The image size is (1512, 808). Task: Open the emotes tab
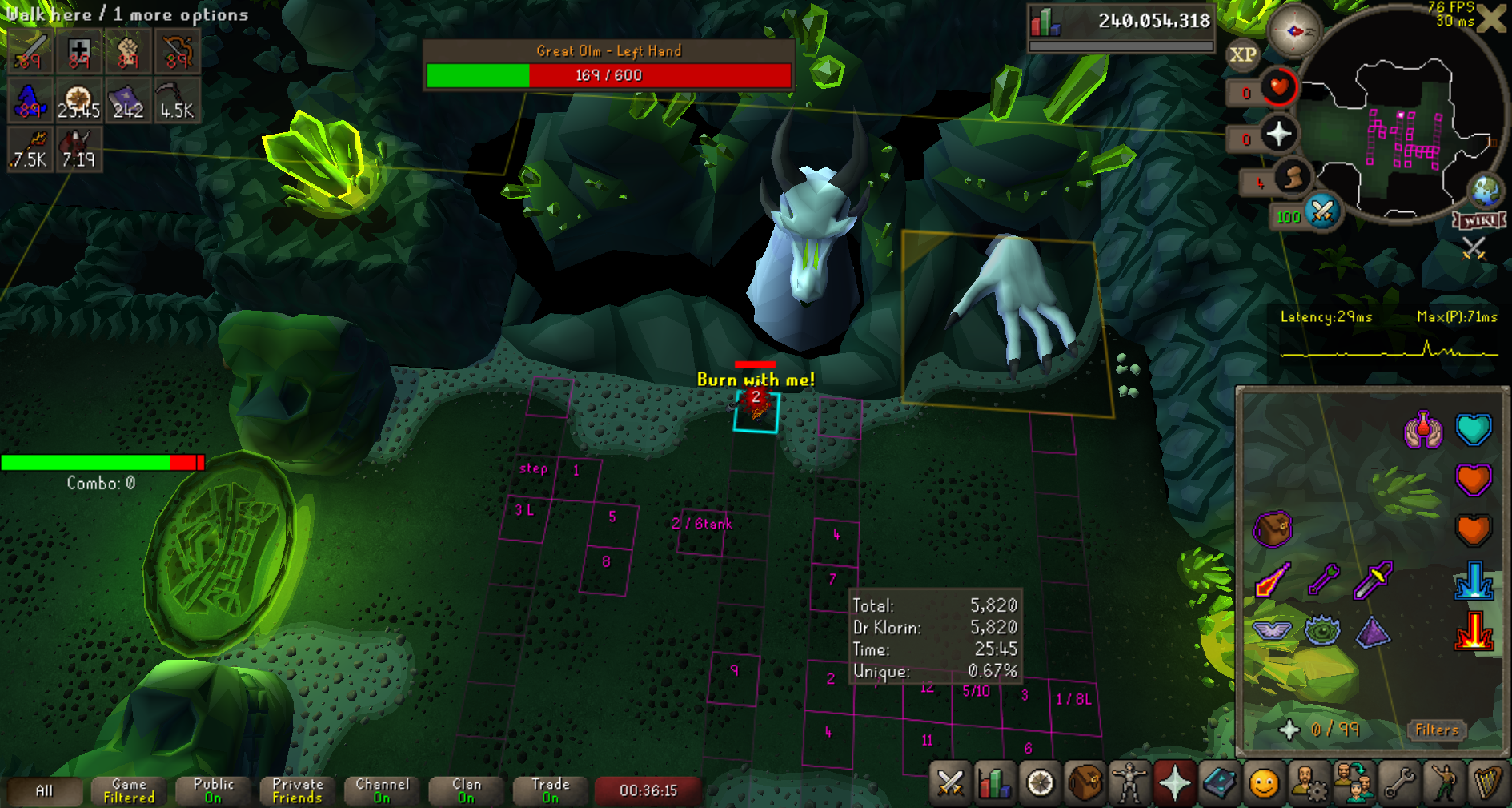(1264, 783)
